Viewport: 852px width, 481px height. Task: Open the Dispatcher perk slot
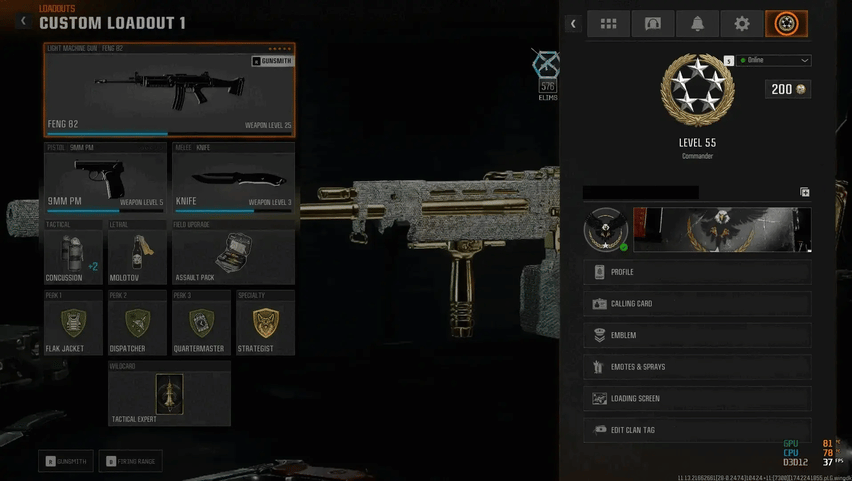tap(137, 324)
